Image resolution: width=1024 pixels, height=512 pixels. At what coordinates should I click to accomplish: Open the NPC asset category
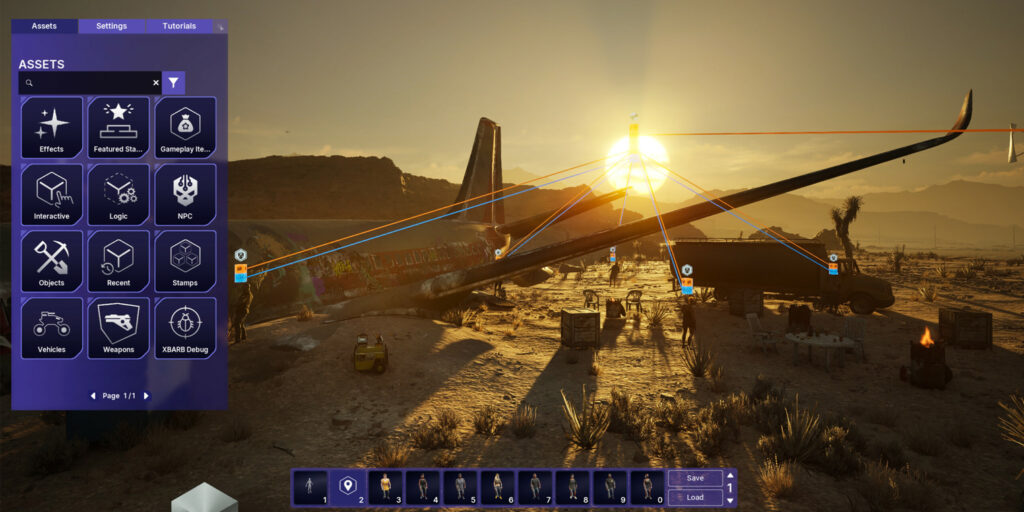[185, 194]
